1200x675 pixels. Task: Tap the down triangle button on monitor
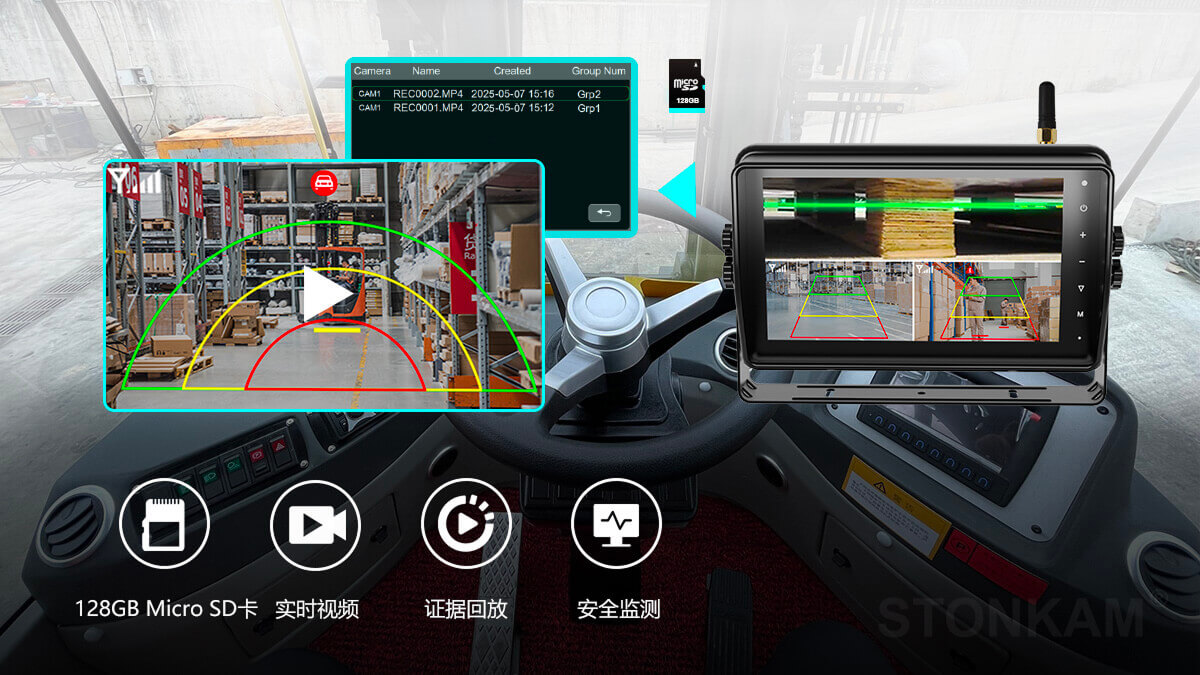[x=1082, y=288]
